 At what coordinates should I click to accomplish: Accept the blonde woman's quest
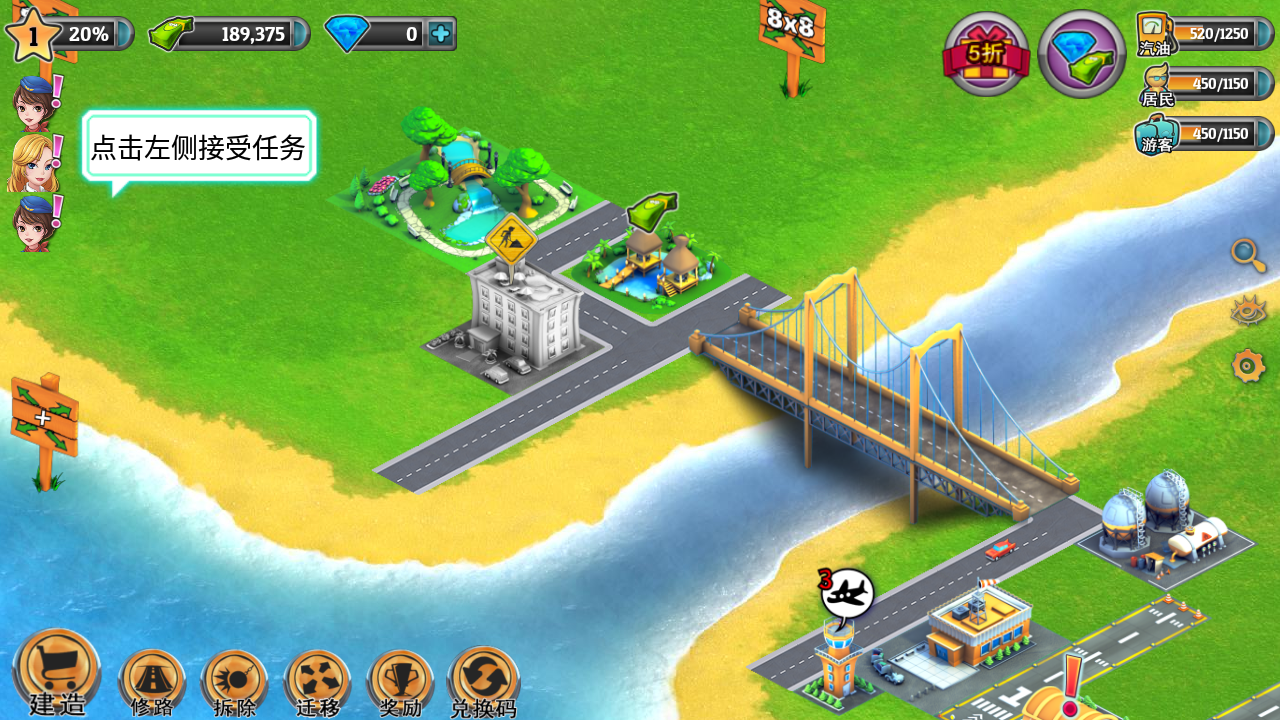(34, 163)
